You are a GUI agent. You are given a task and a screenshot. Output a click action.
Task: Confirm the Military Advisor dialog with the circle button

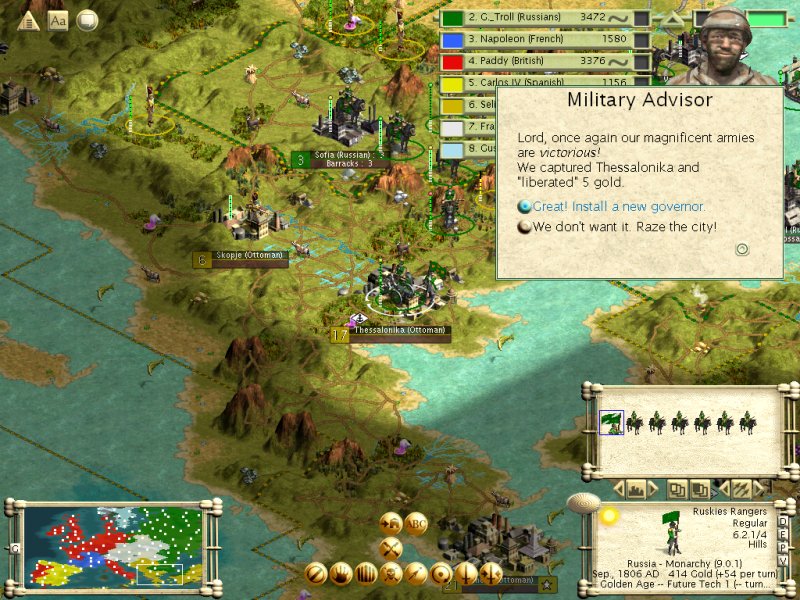(x=742, y=249)
